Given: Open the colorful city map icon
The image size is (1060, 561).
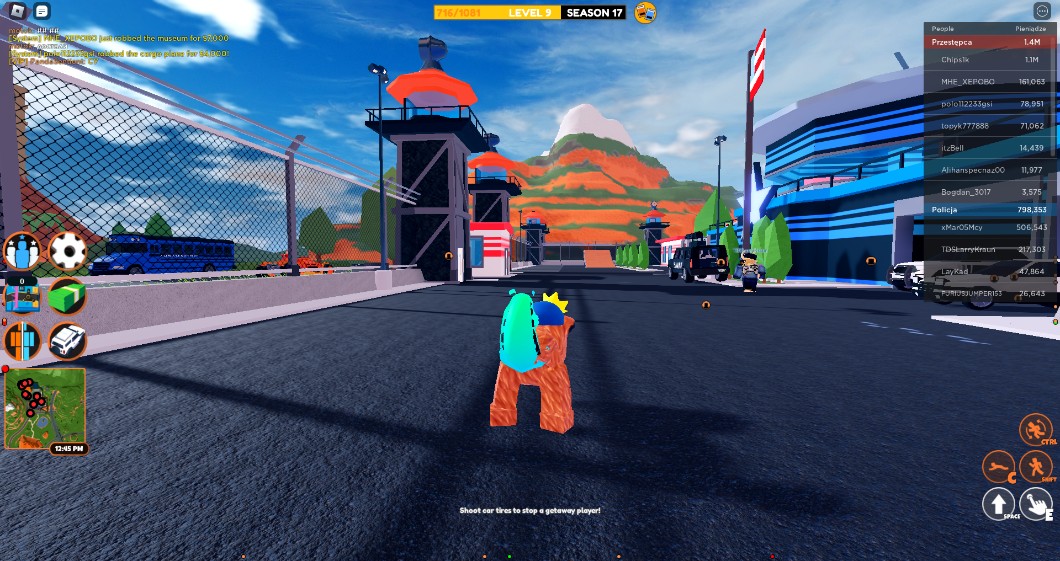Looking at the screenshot, I should pos(22,296).
